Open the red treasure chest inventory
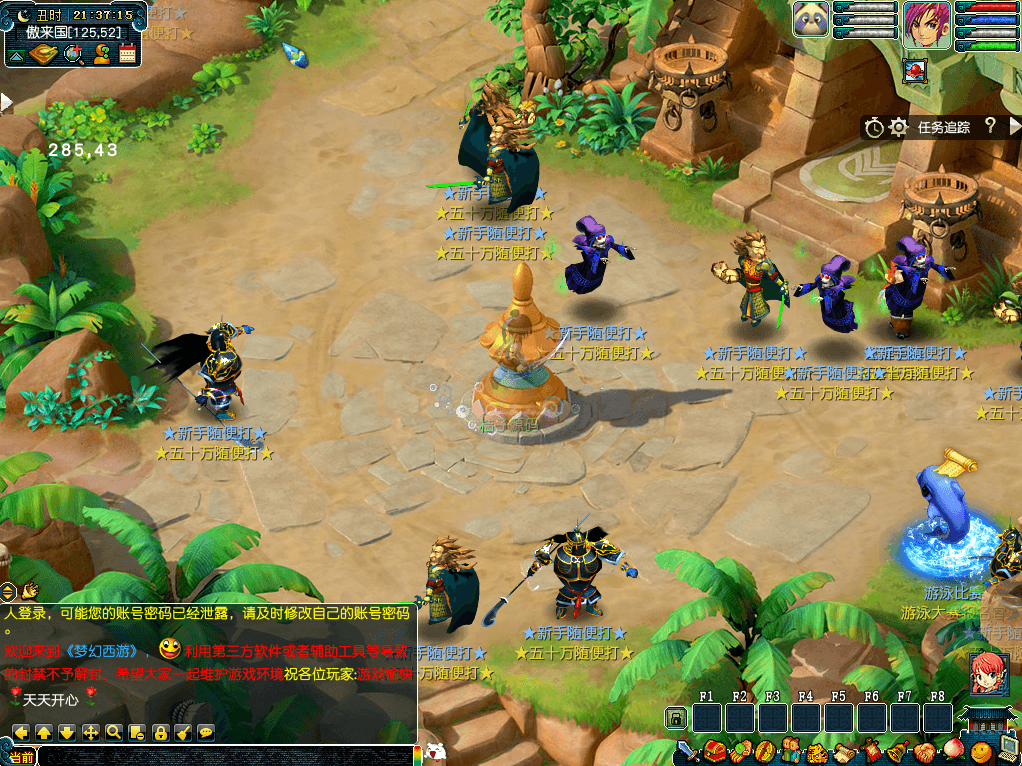This screenshot has height=766, width=1022. pos(714,750)
